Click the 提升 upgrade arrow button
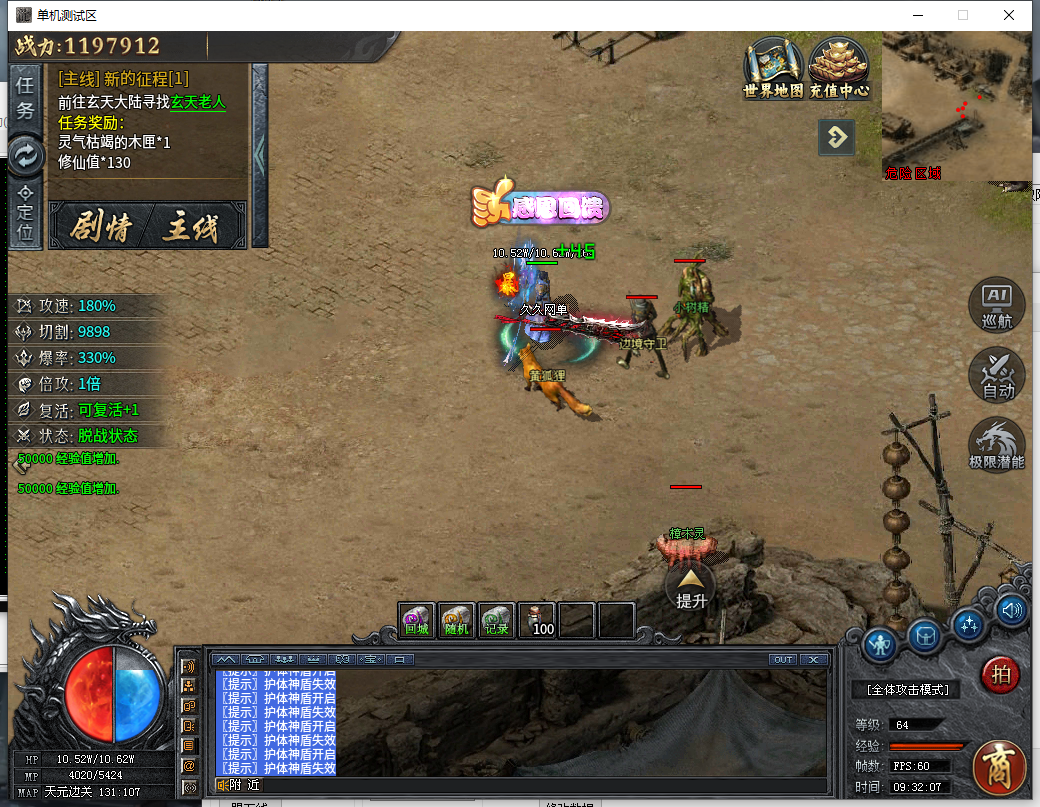1040x807 pixels. [x=691, y=588]
